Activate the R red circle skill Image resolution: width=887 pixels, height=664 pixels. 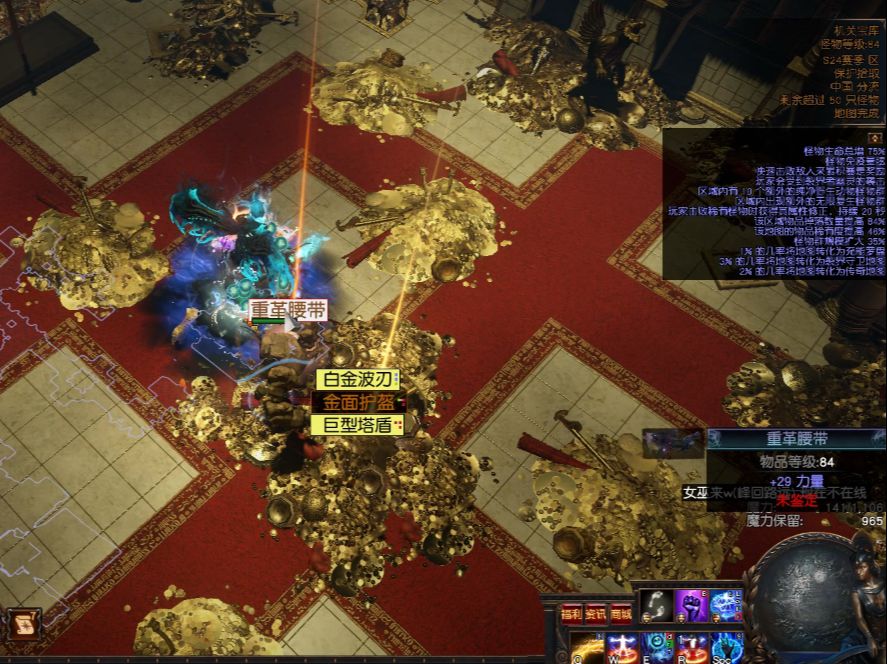(692, 648)
